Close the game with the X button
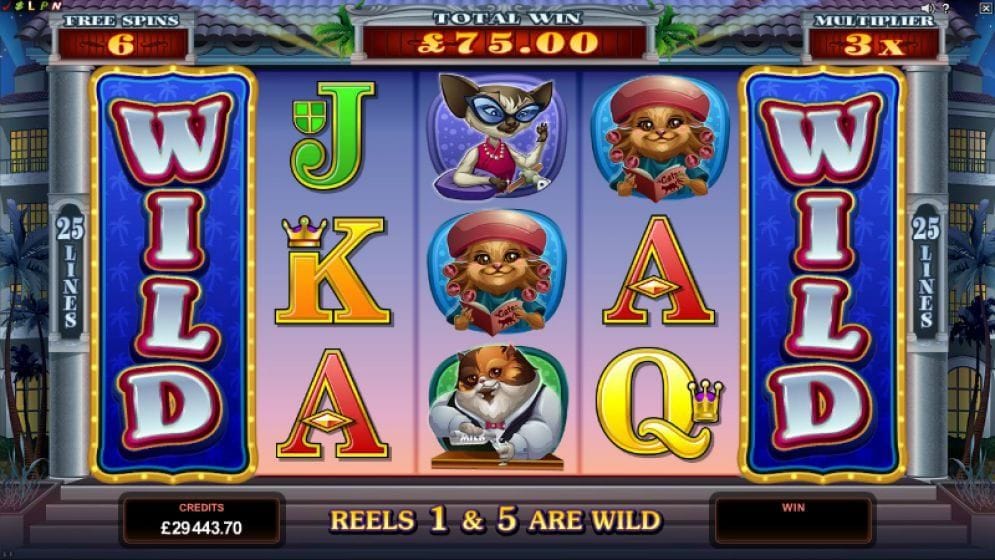The image size is (995, 560). click(984, 7)
